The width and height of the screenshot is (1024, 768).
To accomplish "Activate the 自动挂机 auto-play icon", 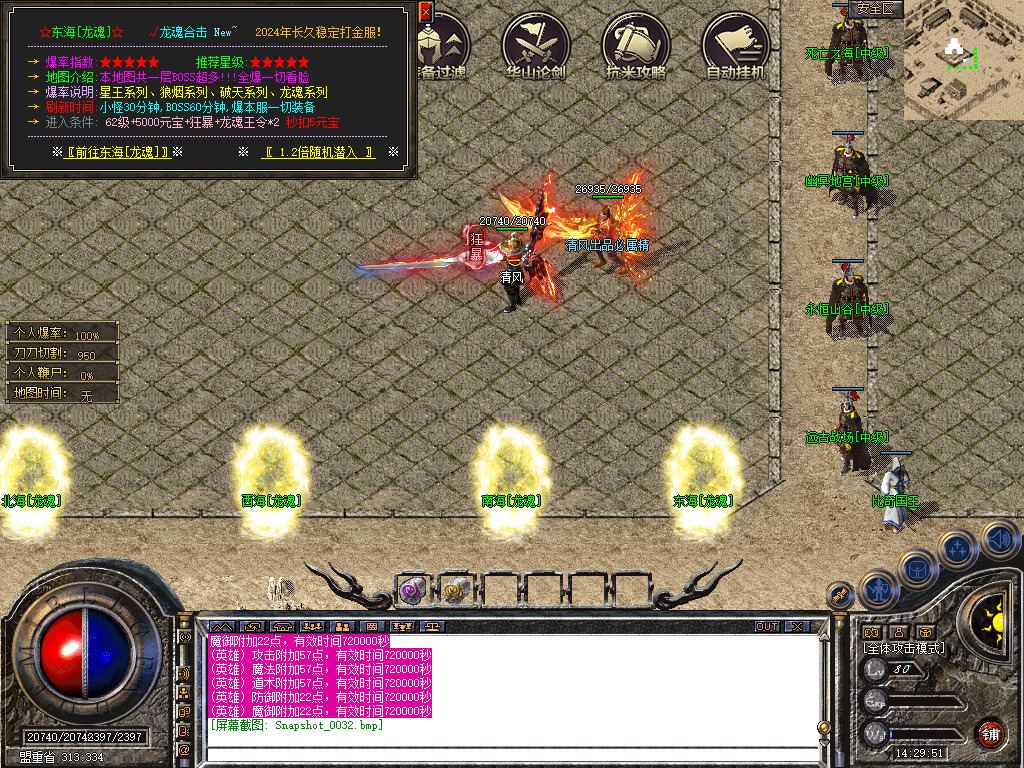I will click(x=736, y=44).
